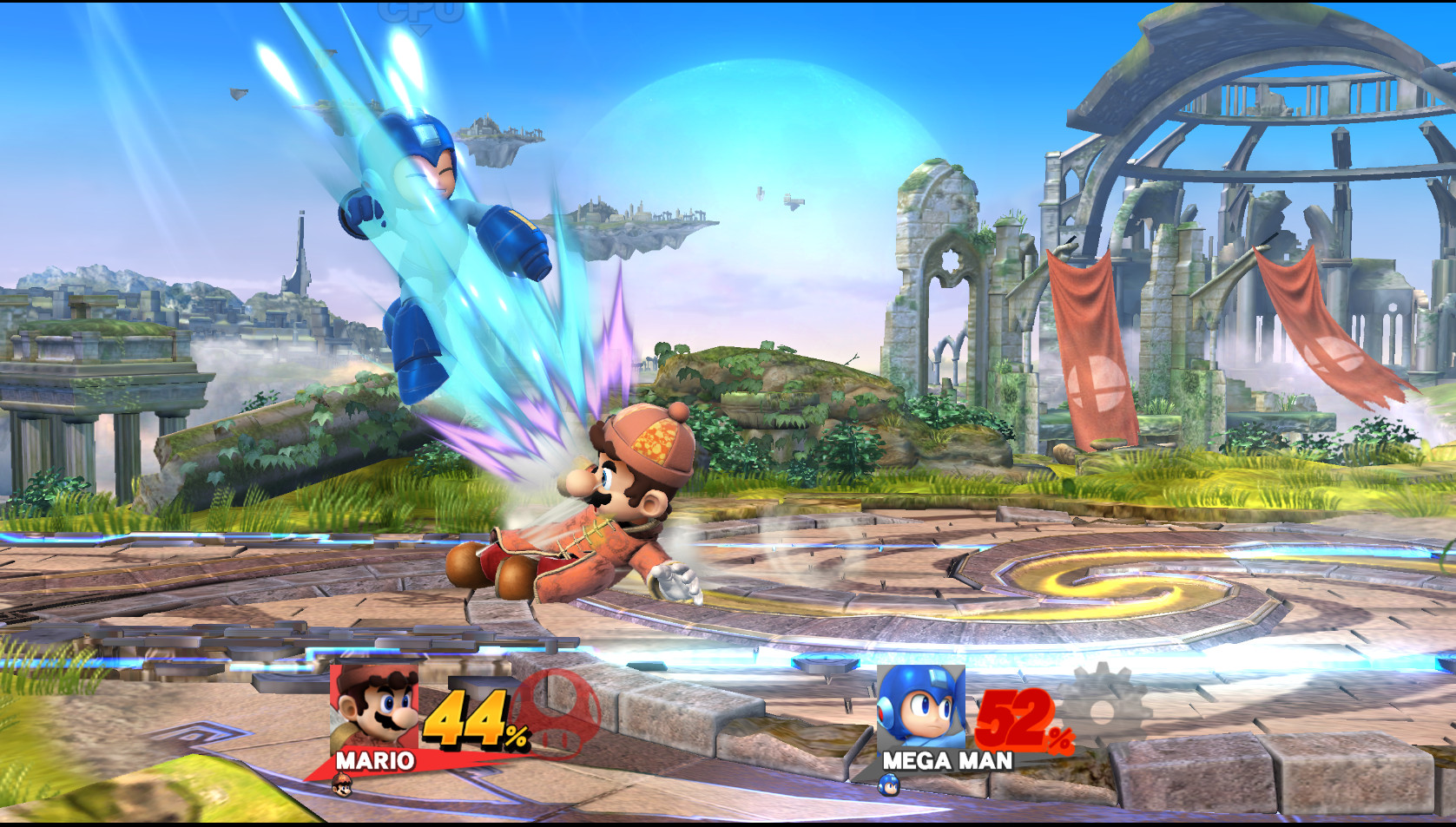Select the MEGA MAN name label
Screen dimensions: 1456x827
(946, 762)
